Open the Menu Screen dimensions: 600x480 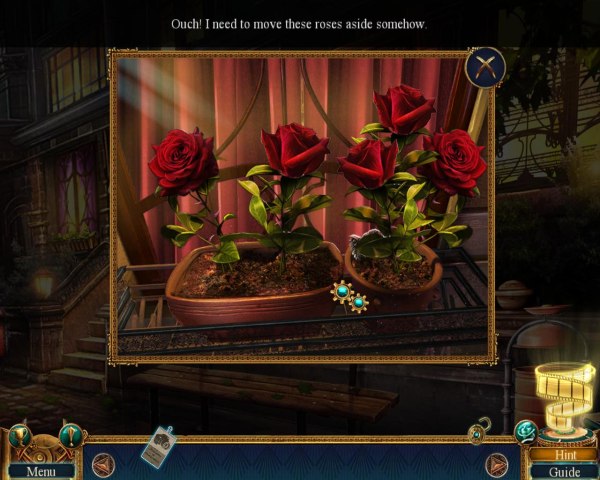[41, 470]
